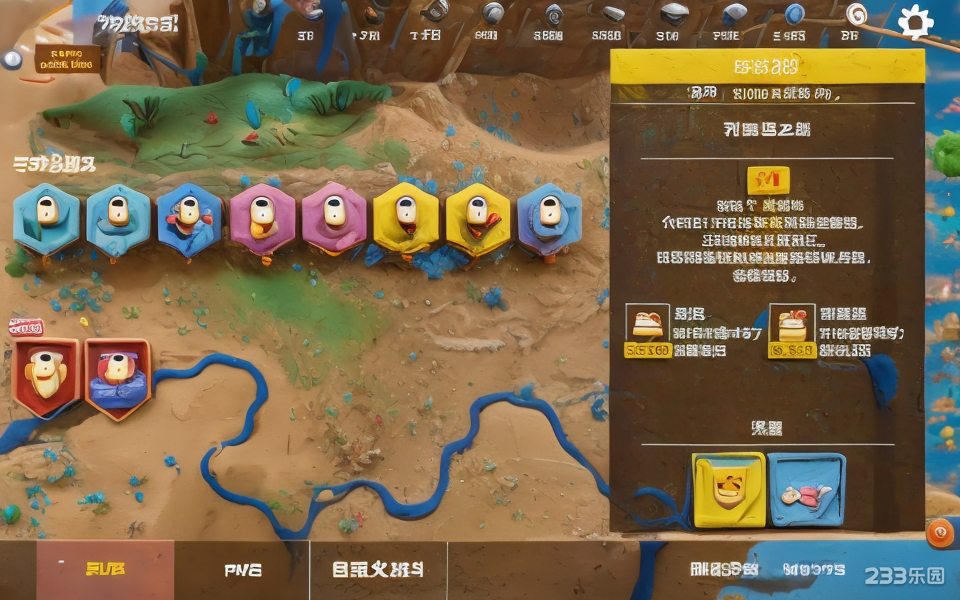Click the small yellow badge in the panel

(x=768, y=180)
